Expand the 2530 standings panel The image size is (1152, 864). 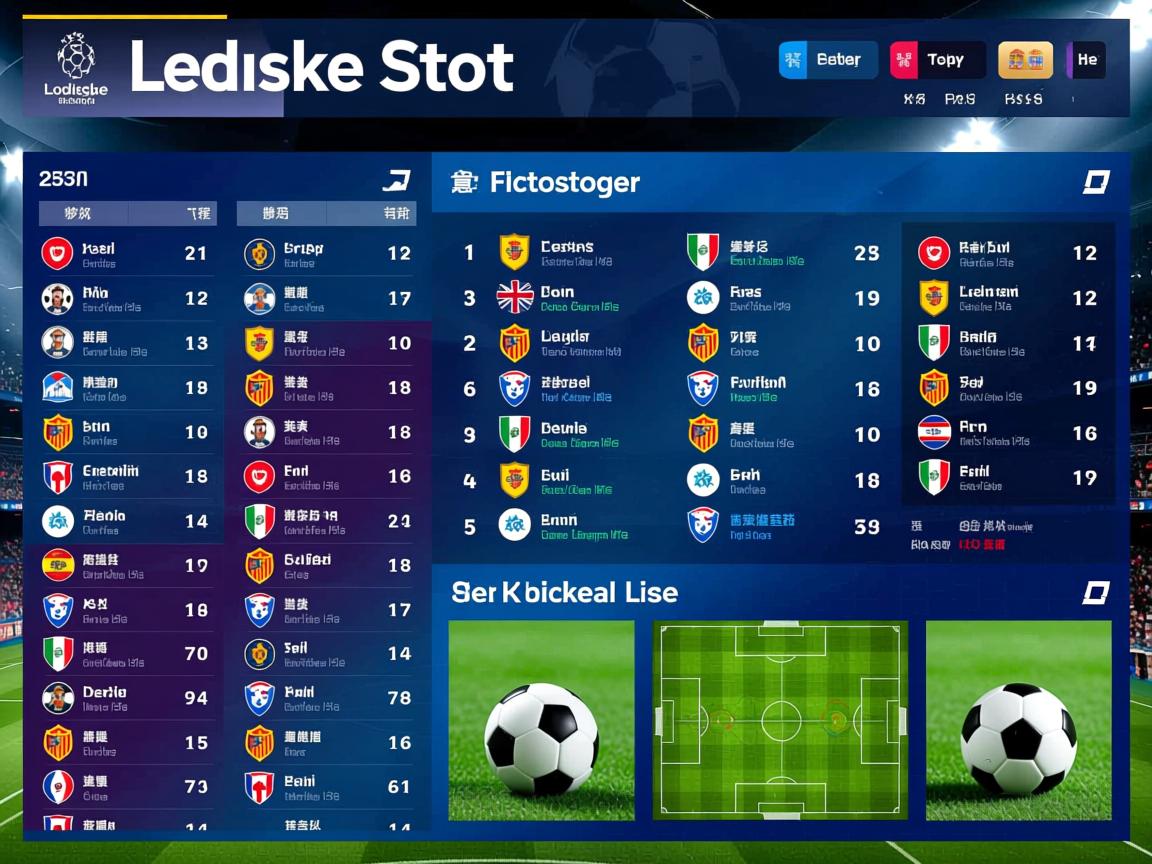396,181
